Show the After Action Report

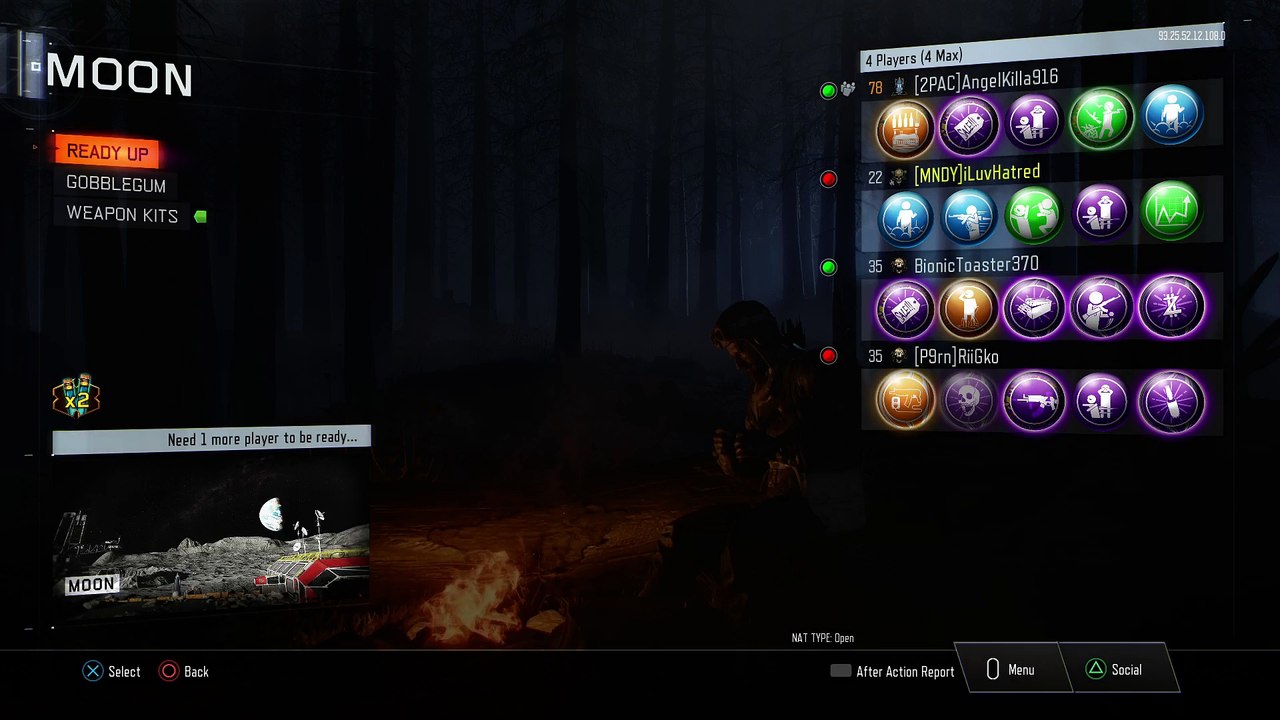pyautogui.click(x=893, y=672)
